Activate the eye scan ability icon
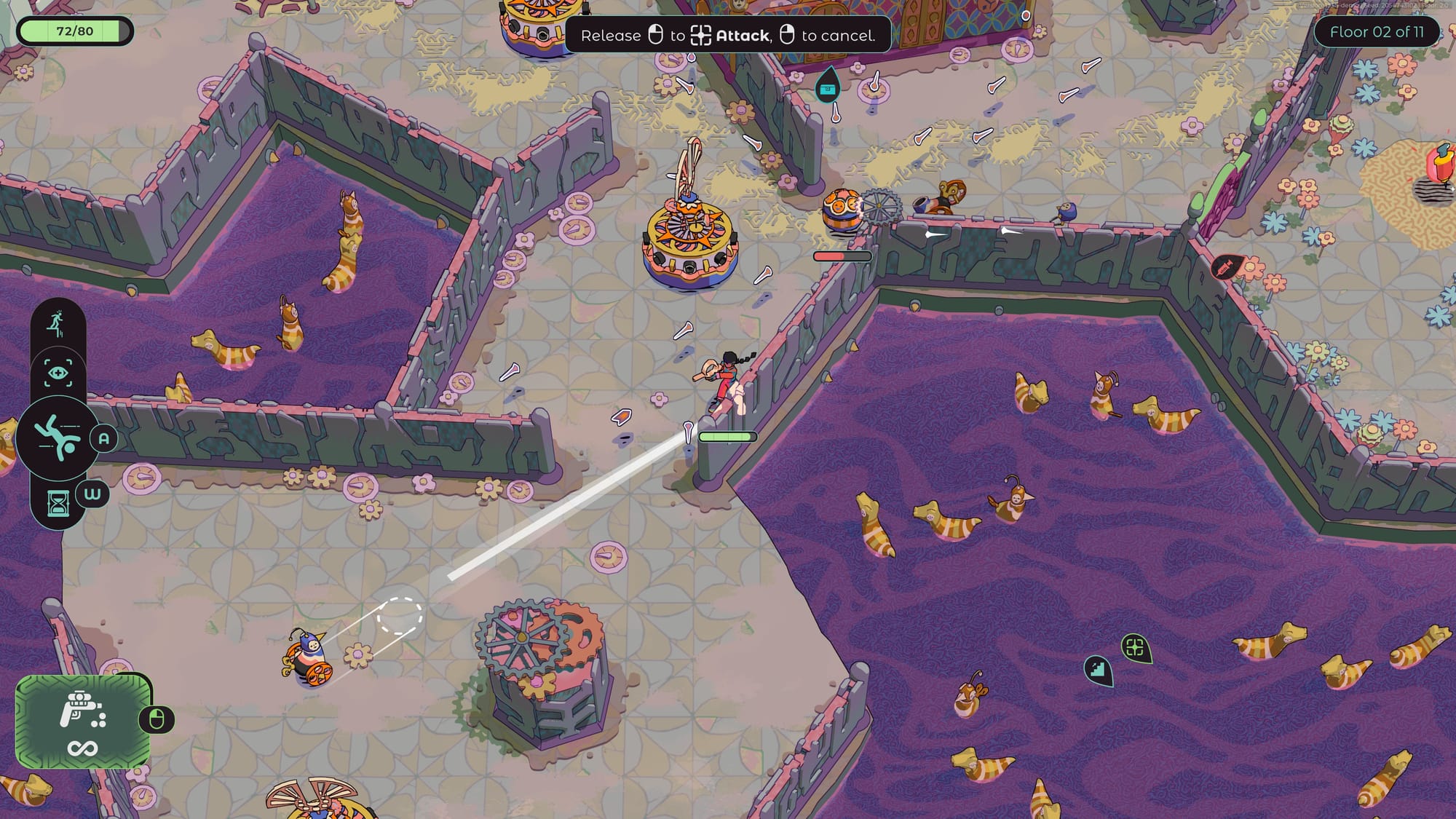Screen dimensions: 1456x819 pyautogui.click(x=58, y=373)
